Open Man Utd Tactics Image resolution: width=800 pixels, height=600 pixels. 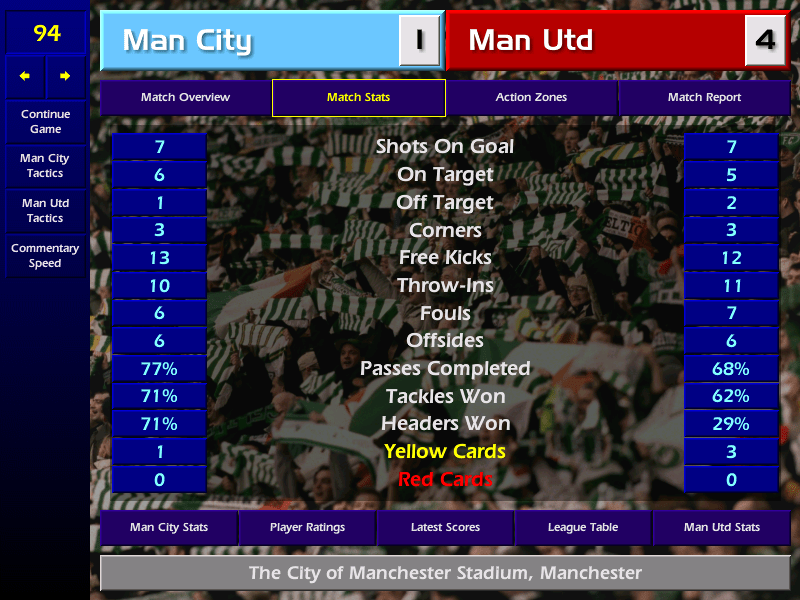point(45,211)
